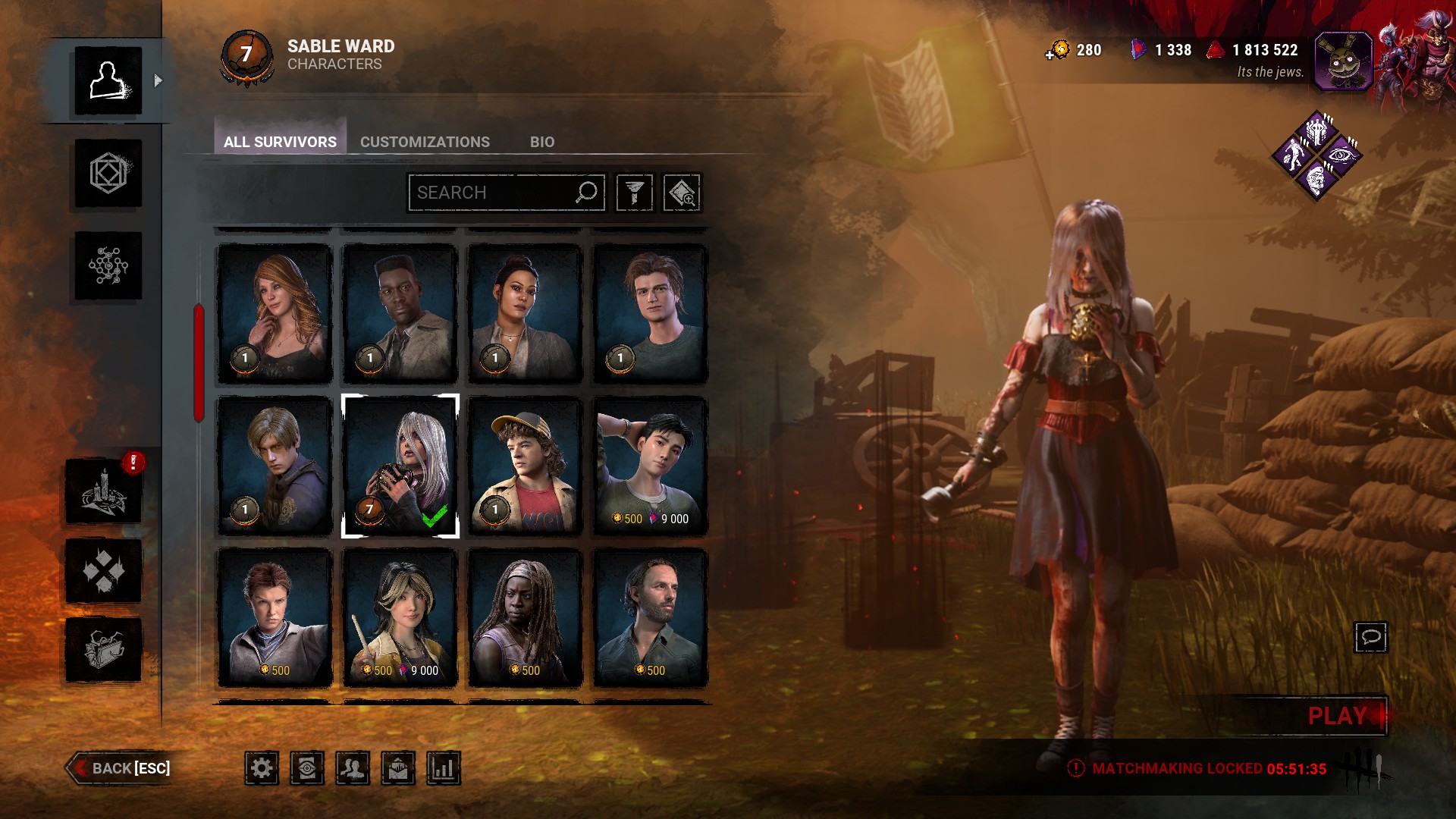Open the loadout menu in sidebar
This screenshot has width=1456, height=819.
108,174
